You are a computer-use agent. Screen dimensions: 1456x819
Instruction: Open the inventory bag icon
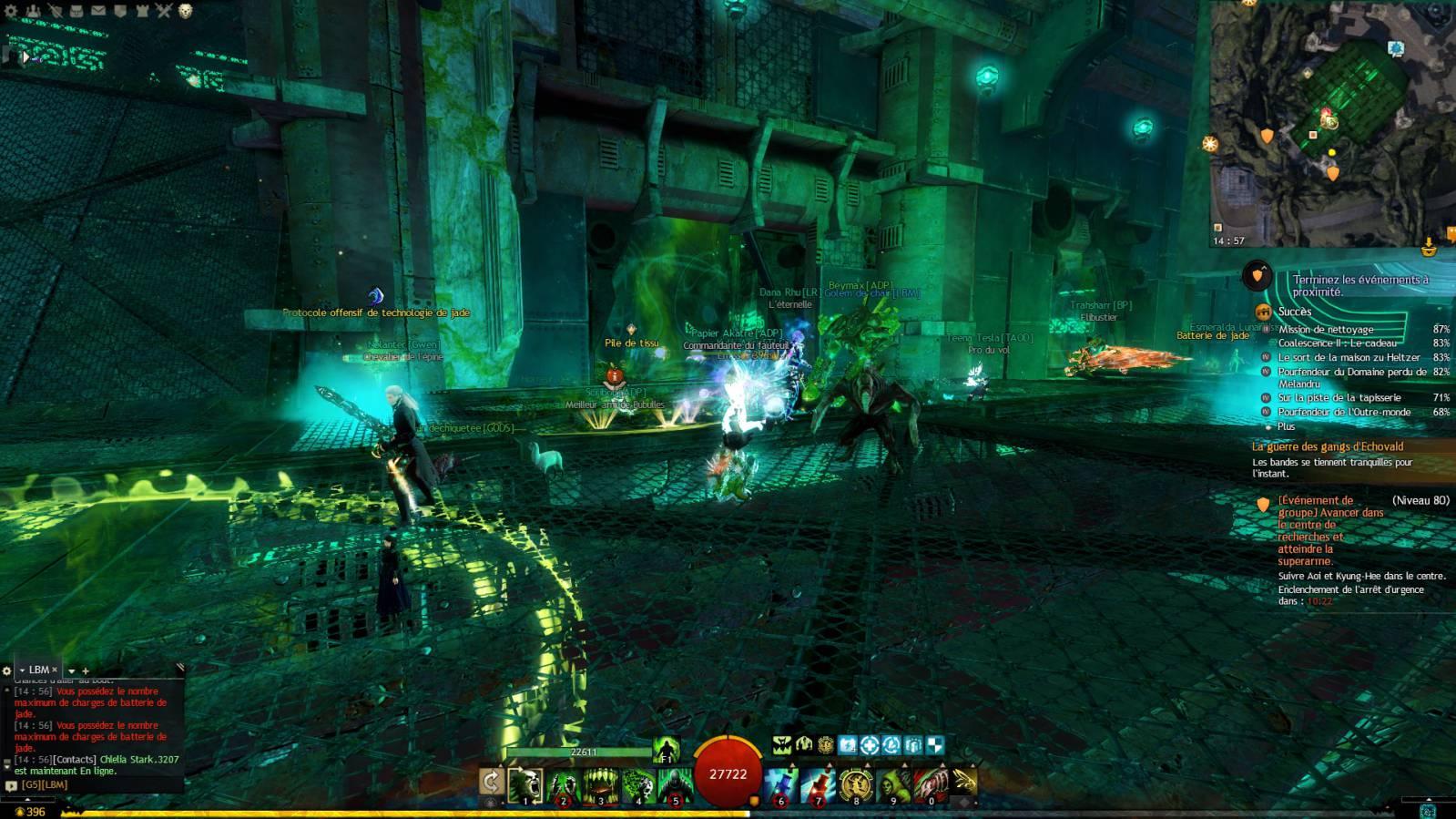click(x=76, y=11)
